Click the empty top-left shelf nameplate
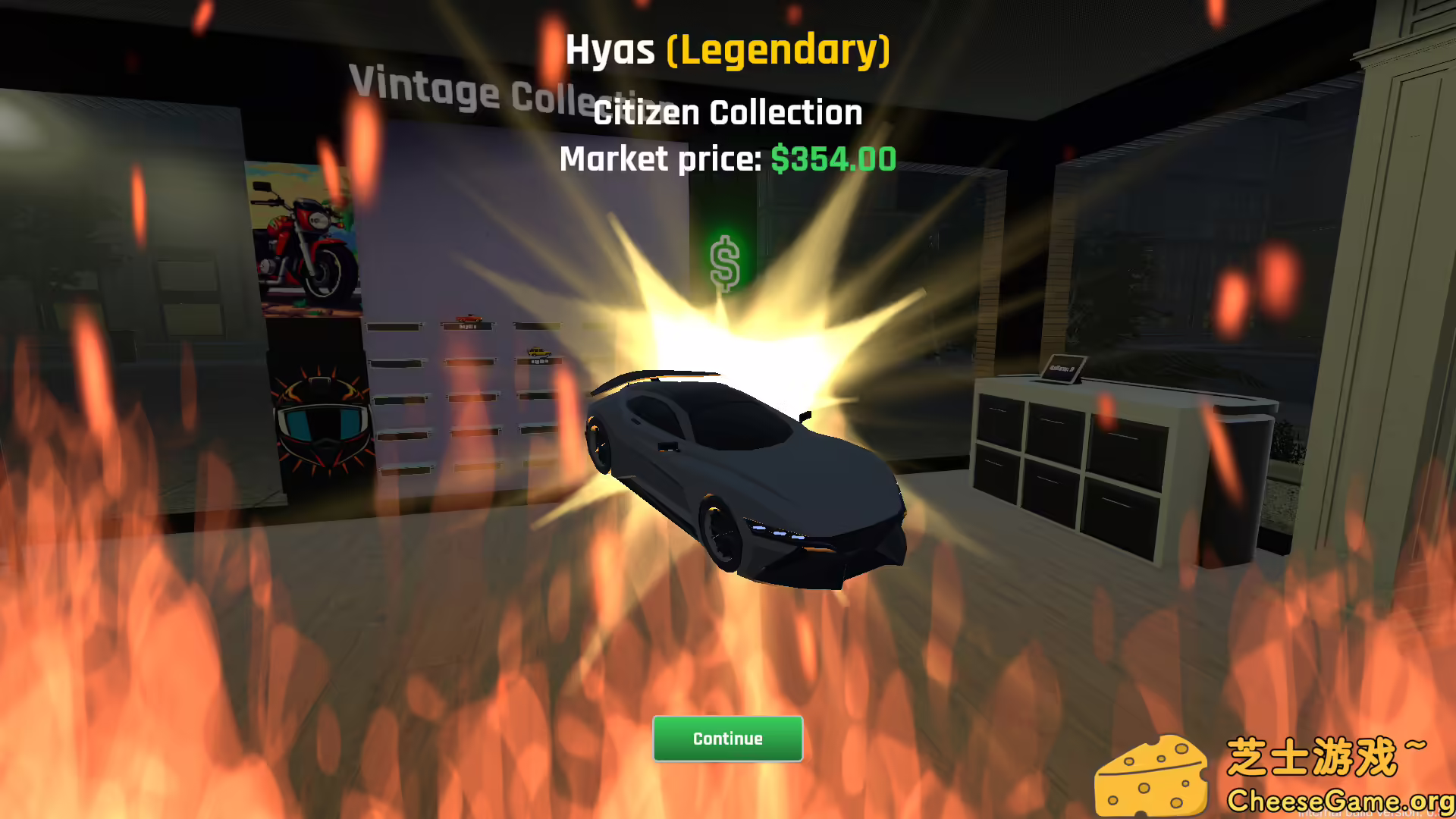Screen dimensions: 1456x819 (394, 326)
